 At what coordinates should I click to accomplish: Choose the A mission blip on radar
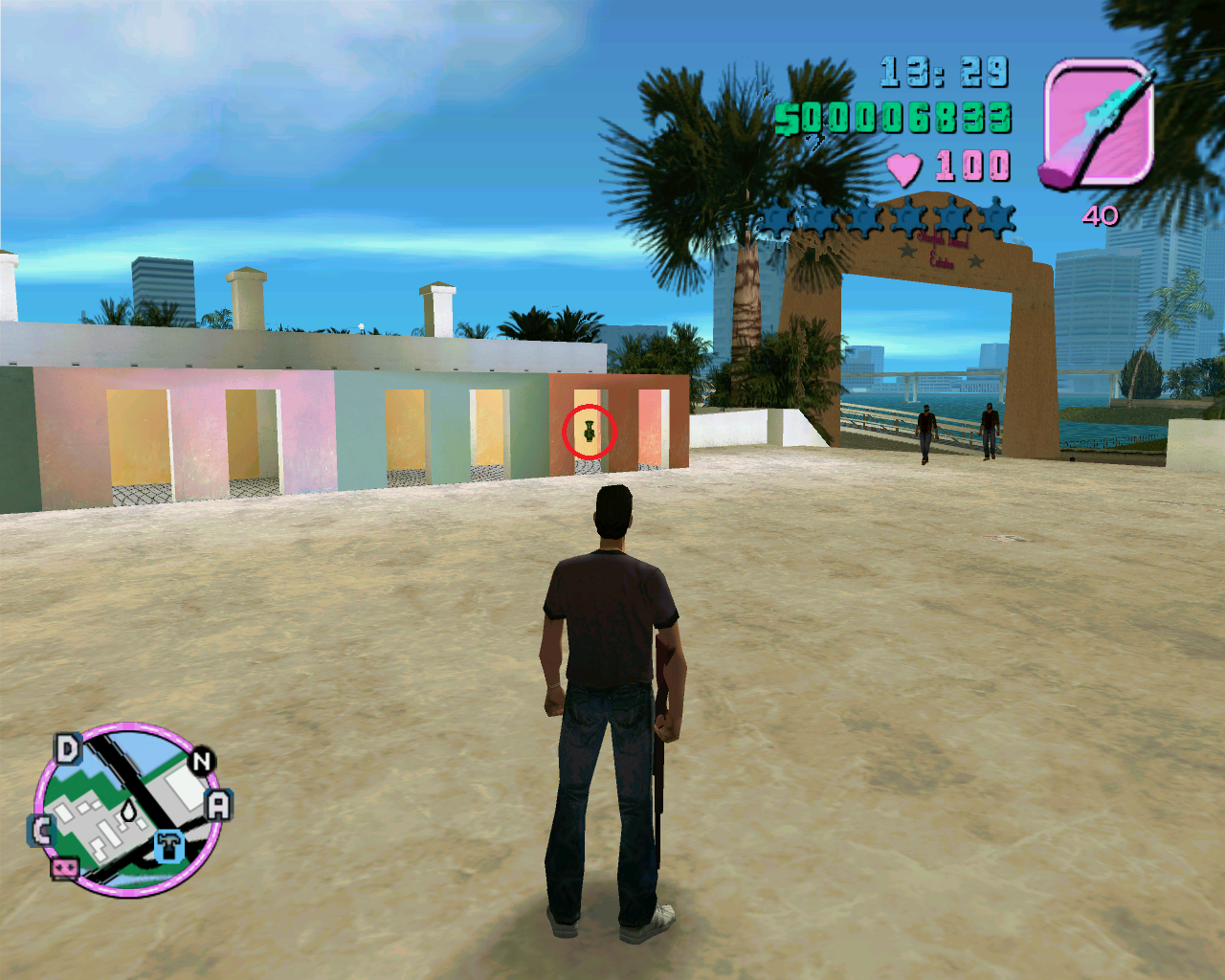click(219, 805)
